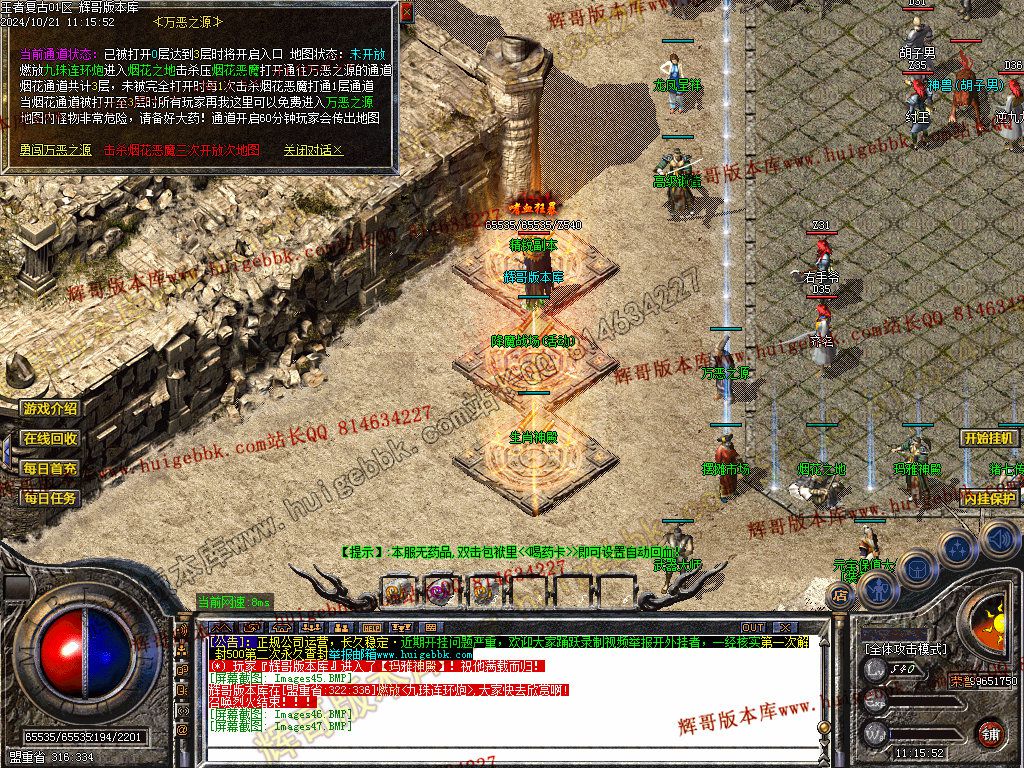Open the shop via the 店 button
Screen dimensions: 1024x768
tap(840, 595)
